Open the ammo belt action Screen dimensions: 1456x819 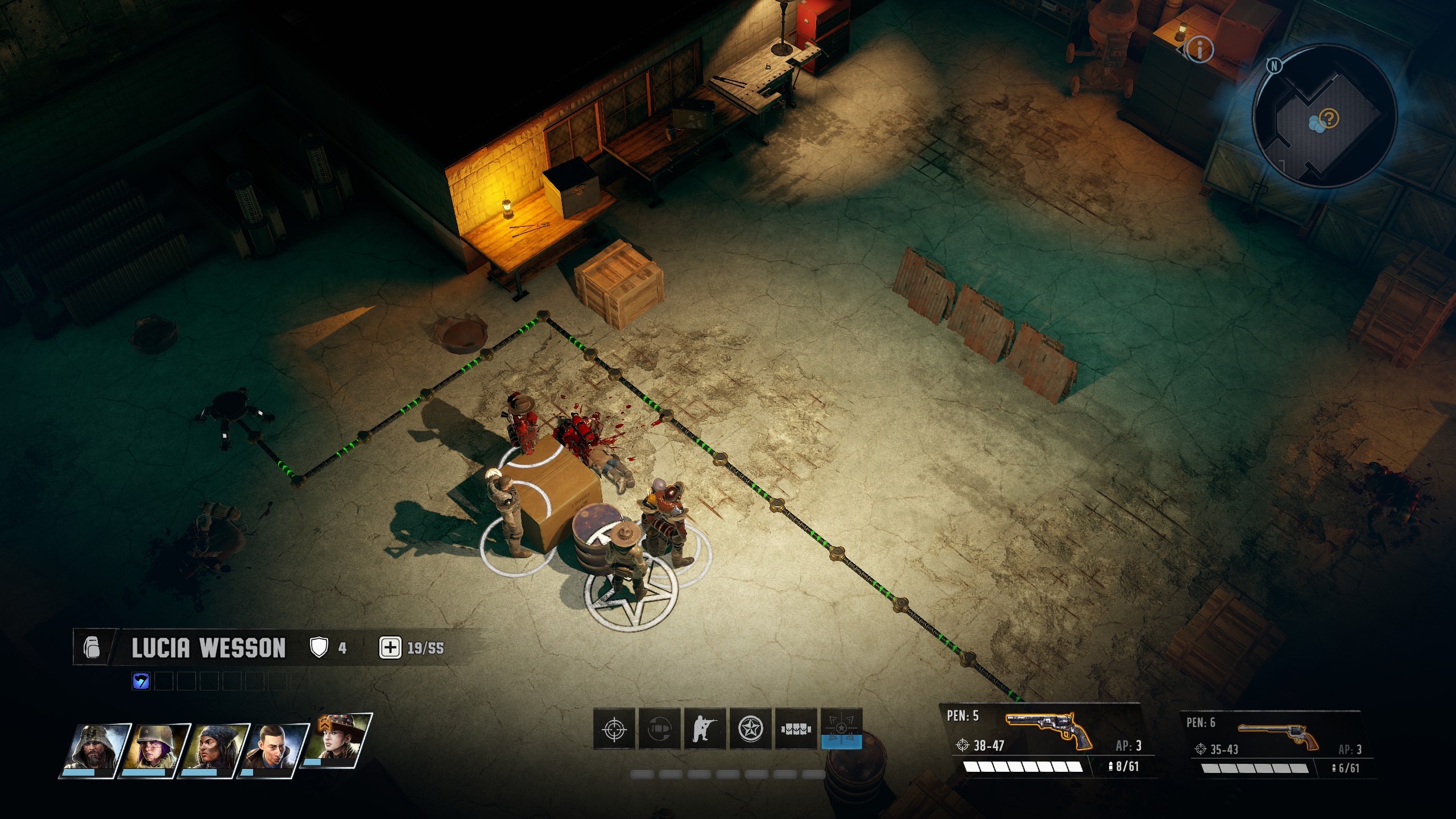796,729
